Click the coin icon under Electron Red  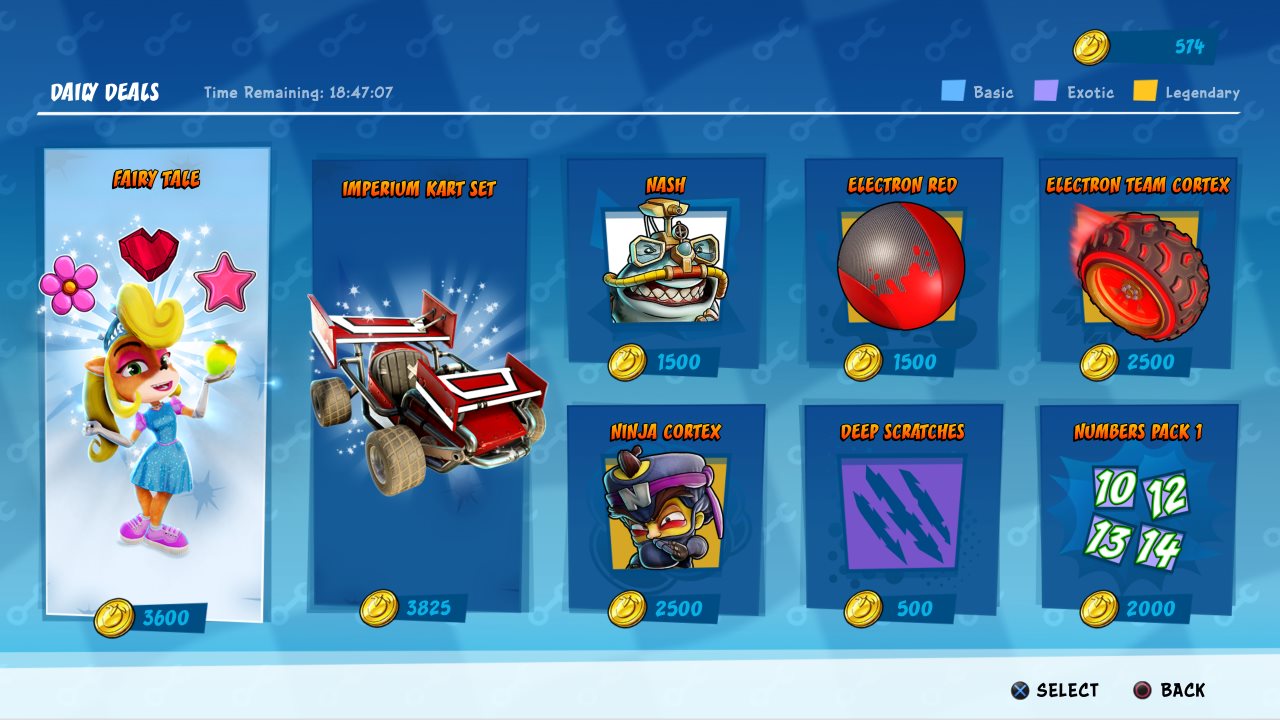(863, 364)
